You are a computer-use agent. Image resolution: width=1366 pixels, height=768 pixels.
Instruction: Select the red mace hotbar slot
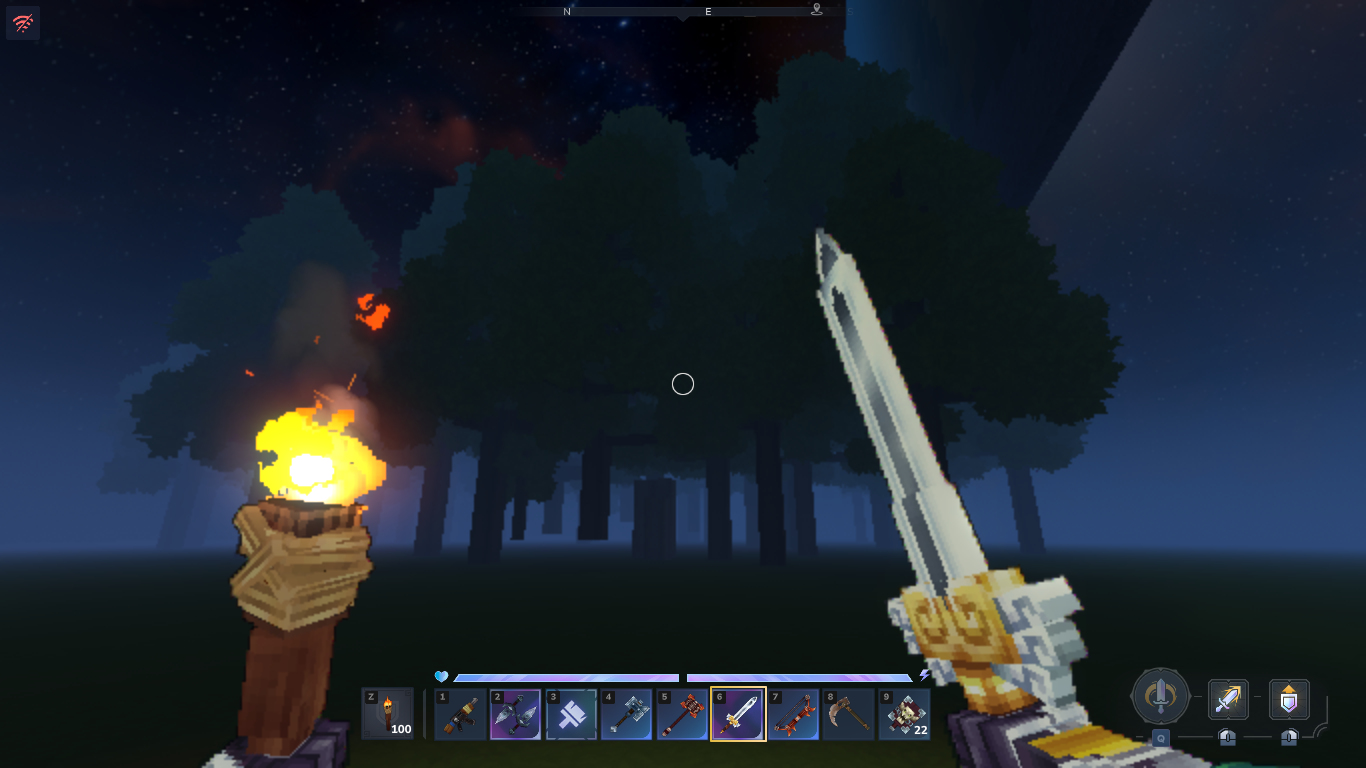683,714
